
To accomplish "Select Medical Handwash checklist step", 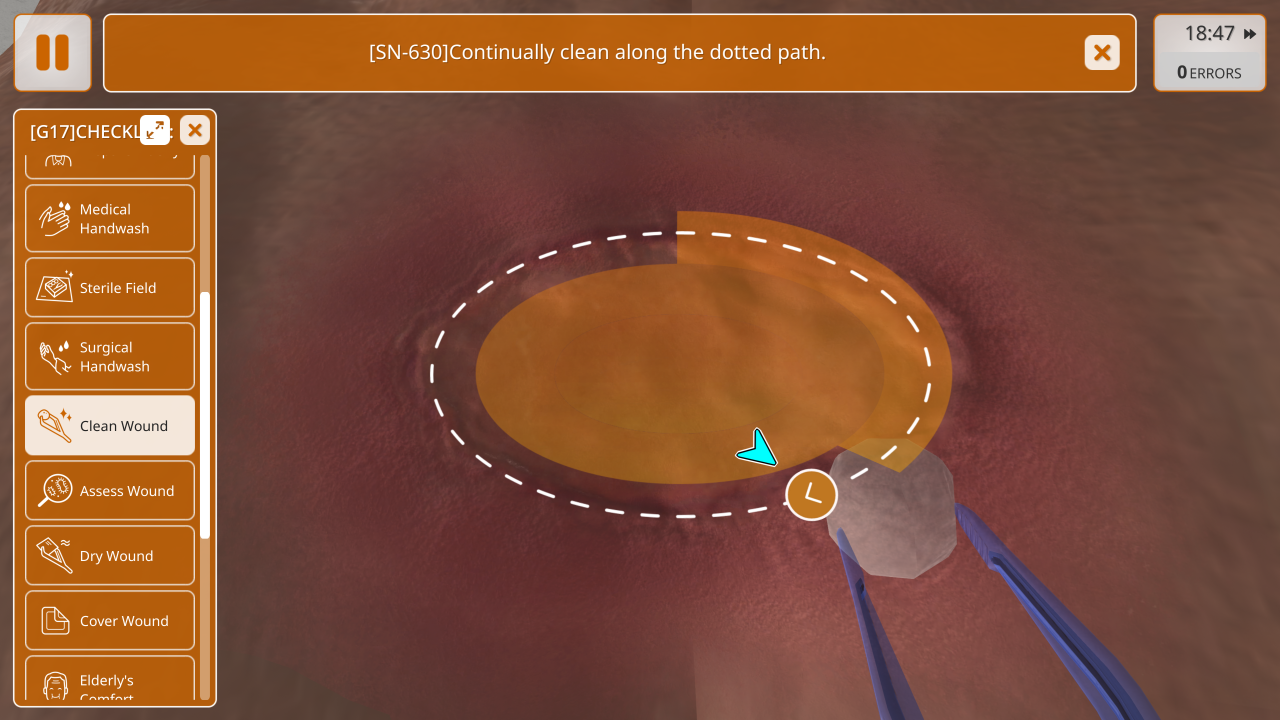I will (x=110, y=219).
